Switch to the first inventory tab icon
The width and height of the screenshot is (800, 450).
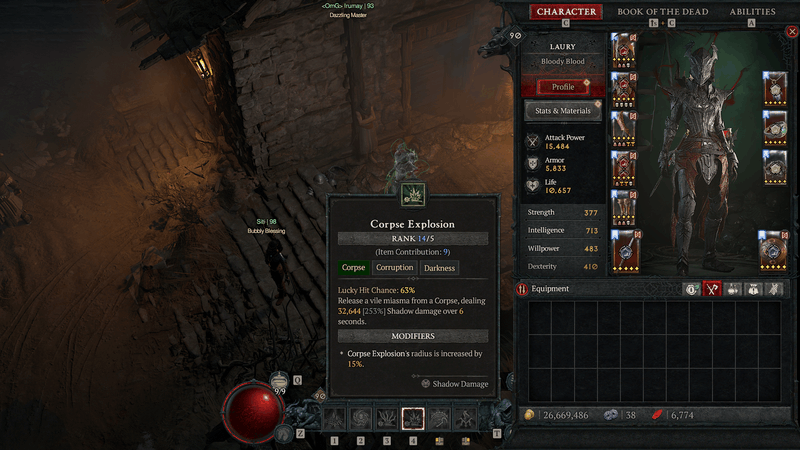pos(691,289)
